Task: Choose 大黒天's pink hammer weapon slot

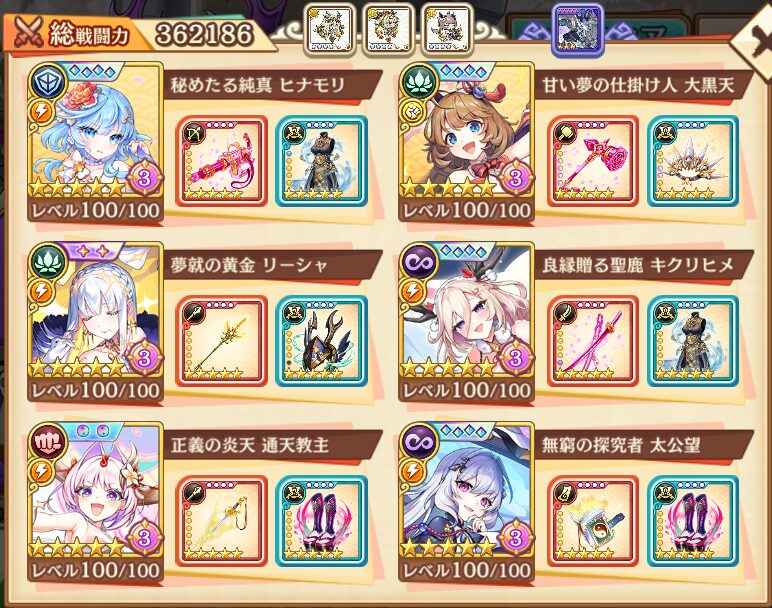Action: [x=593, y=161]
